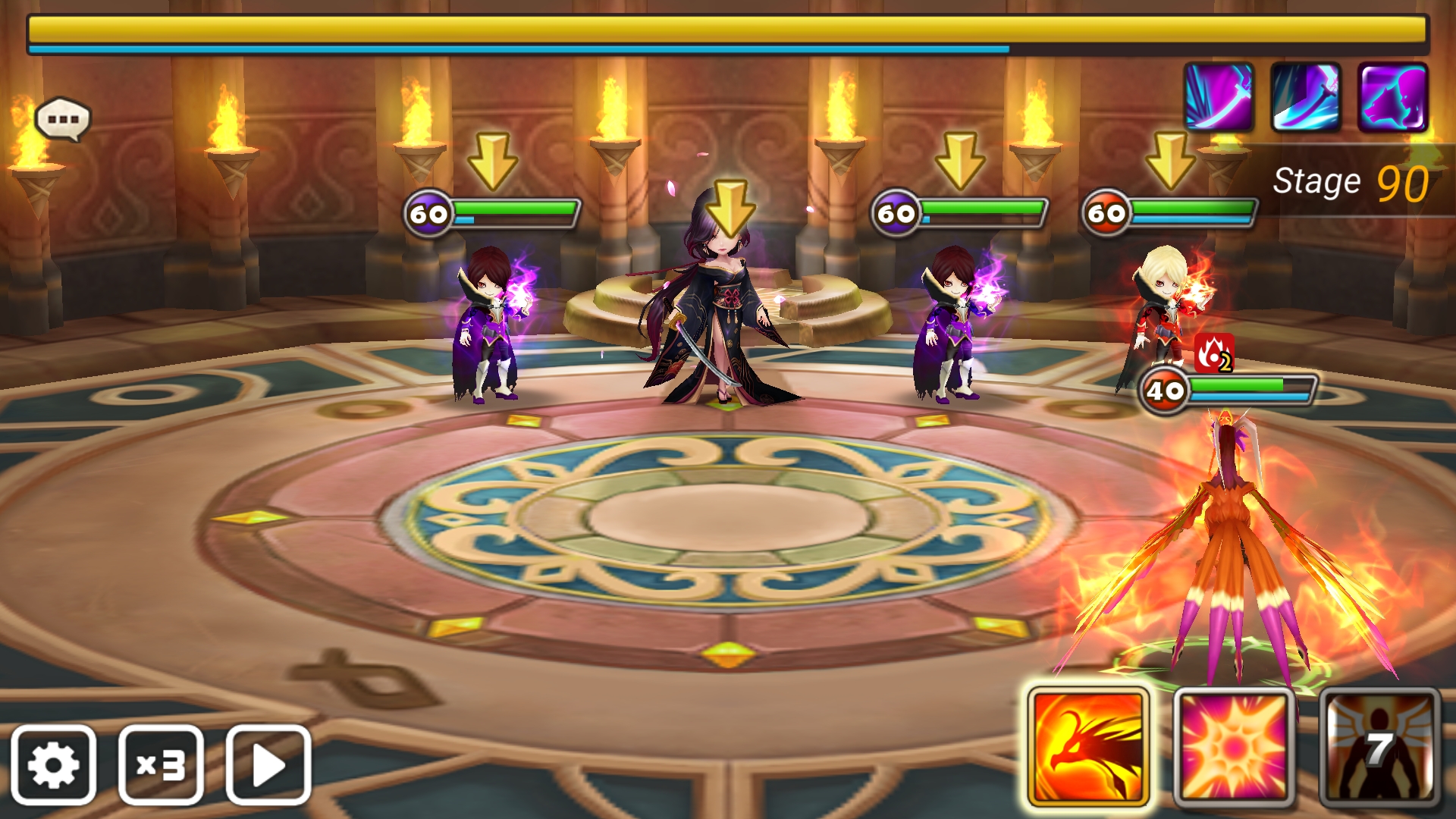Open the chat speech bubble
The image size is (1456, 819).
(63, 120)
